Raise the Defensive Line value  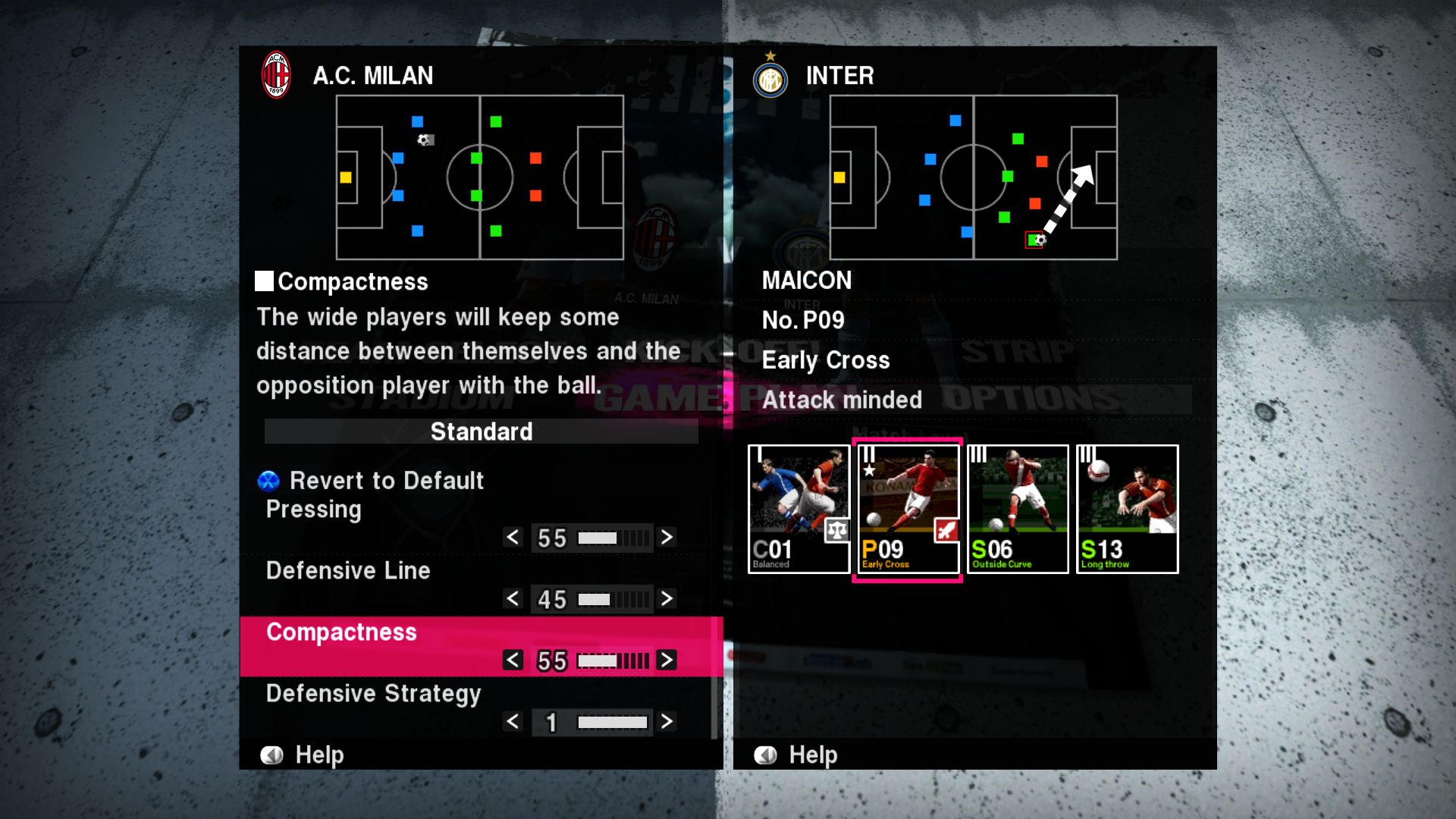[x=667, y=599]
